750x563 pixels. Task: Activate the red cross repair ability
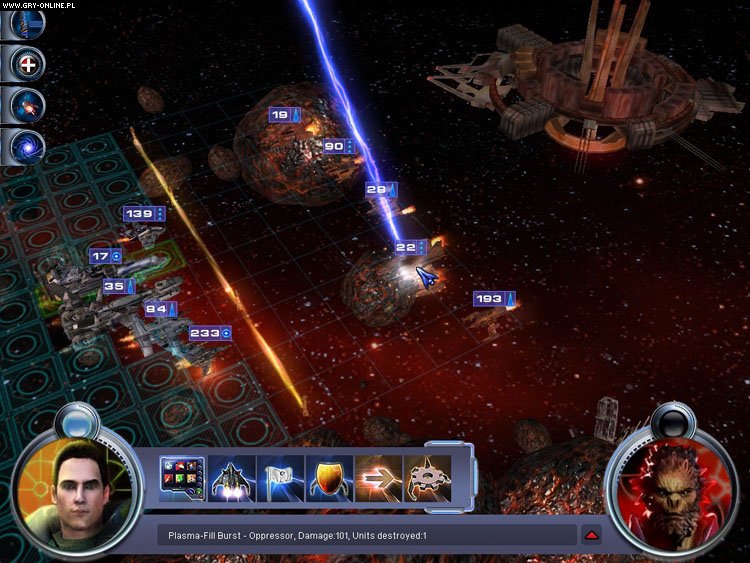(x=27, y=64)
